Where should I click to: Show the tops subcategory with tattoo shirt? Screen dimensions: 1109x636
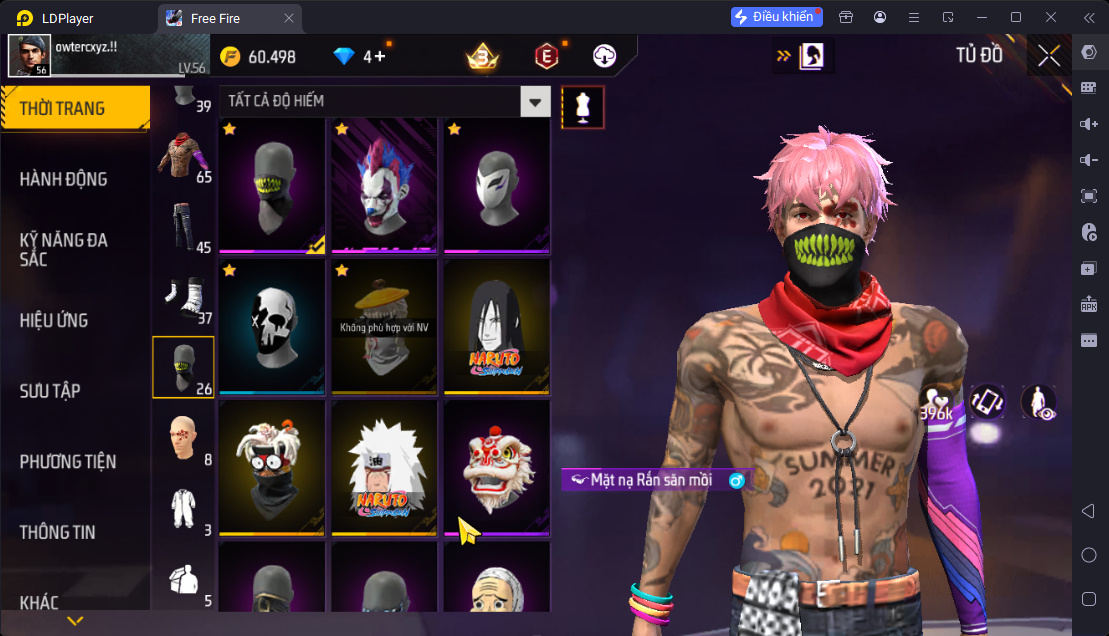pos(183,156)
